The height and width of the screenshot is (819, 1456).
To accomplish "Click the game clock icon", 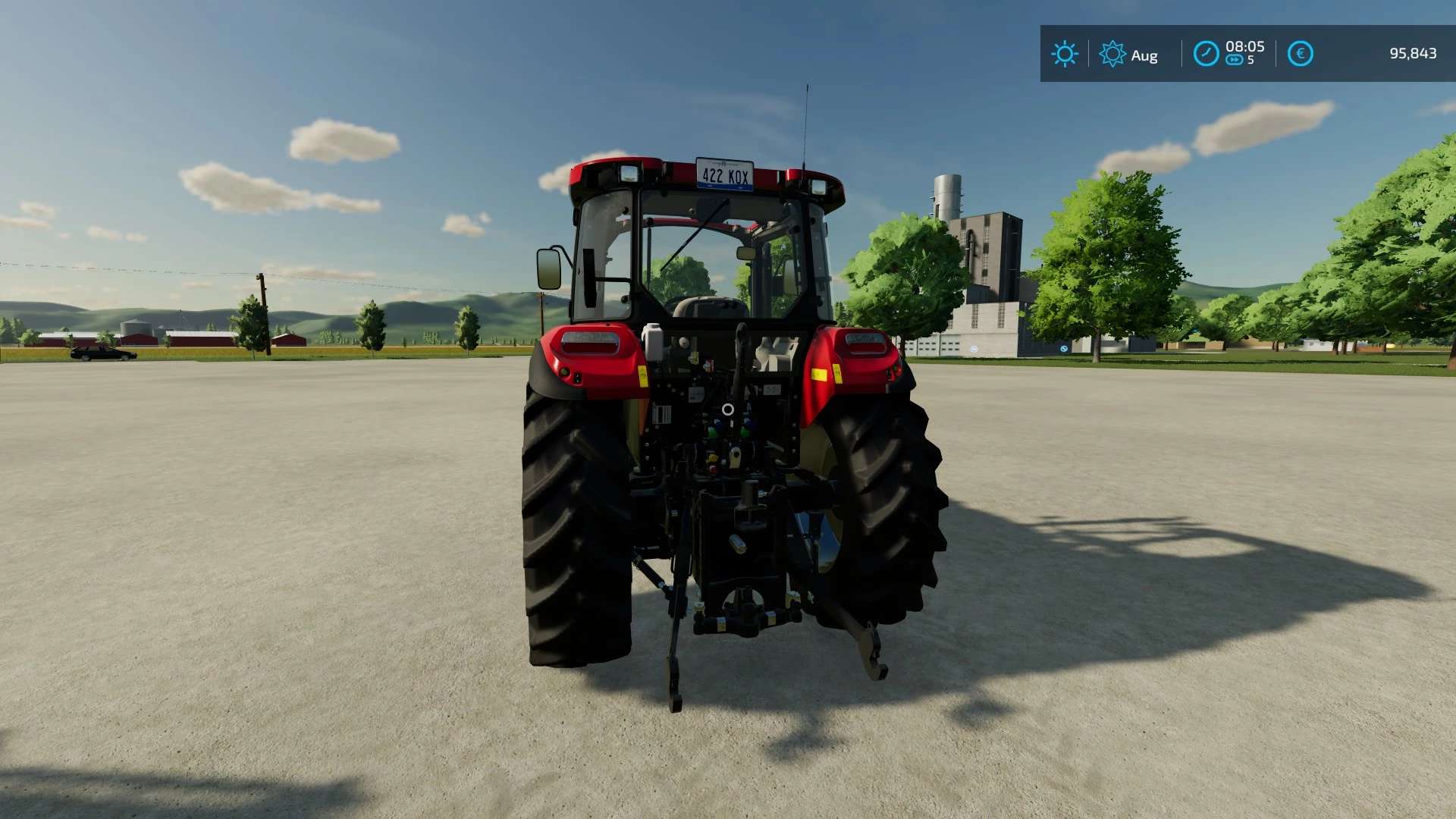I will [x=1206, y=54].
